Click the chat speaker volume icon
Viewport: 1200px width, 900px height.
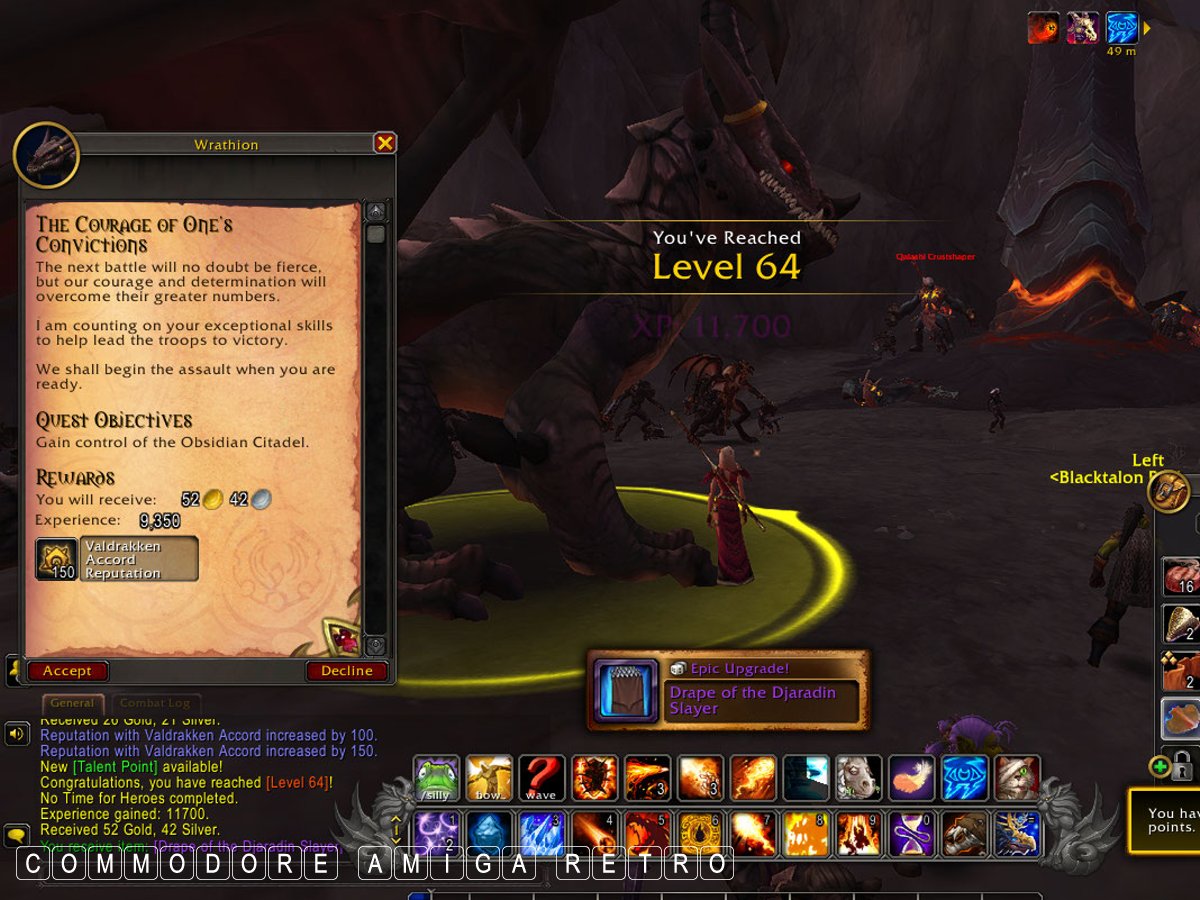17,735
